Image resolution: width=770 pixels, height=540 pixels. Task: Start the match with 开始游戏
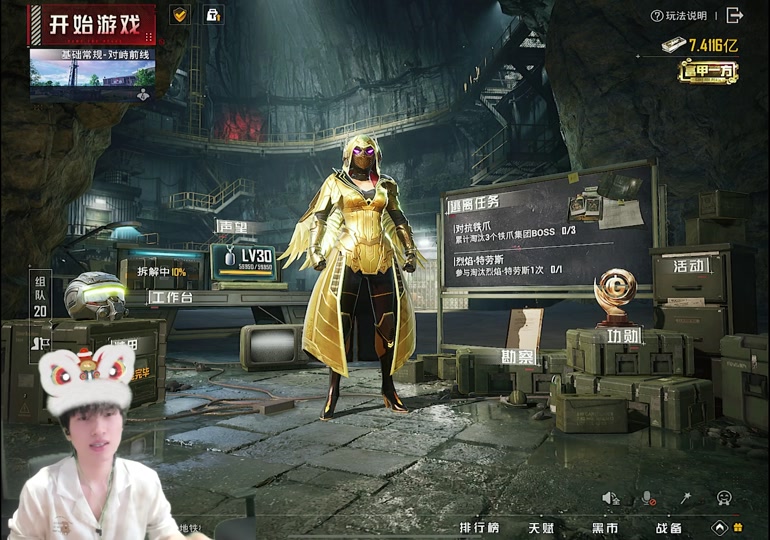91,24
